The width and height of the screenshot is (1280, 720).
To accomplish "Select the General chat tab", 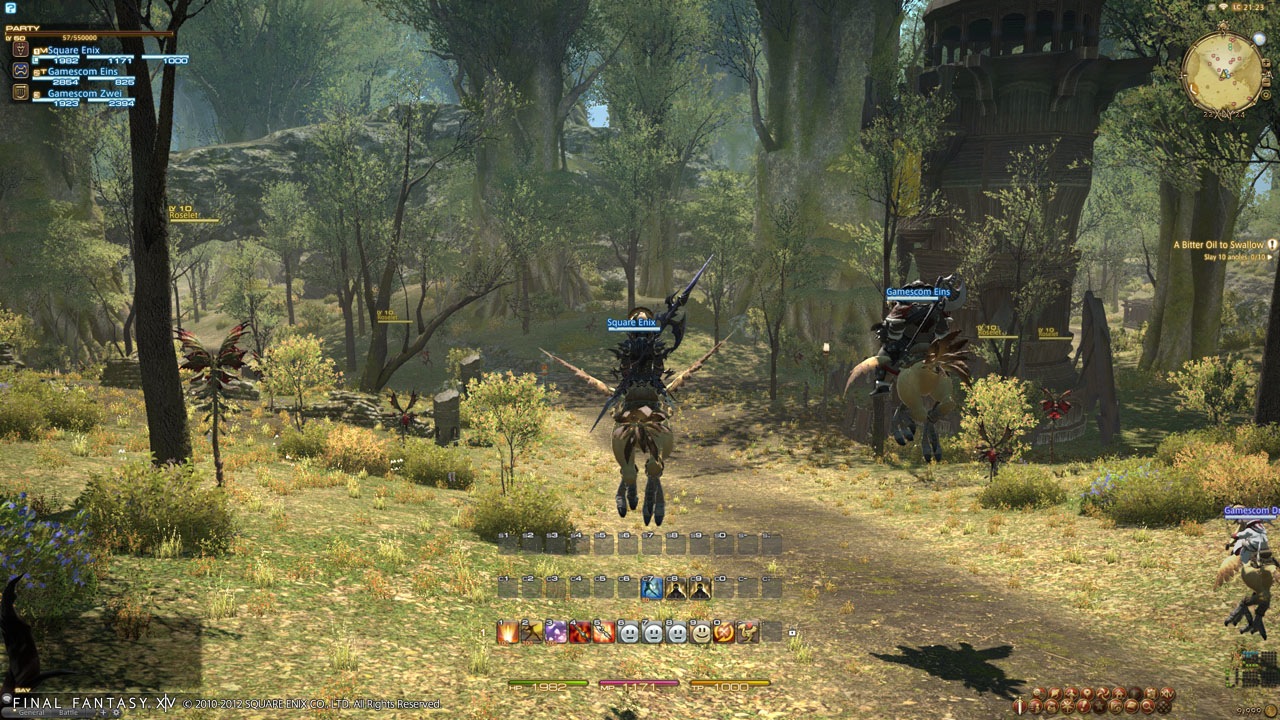I will coord(31,712).
